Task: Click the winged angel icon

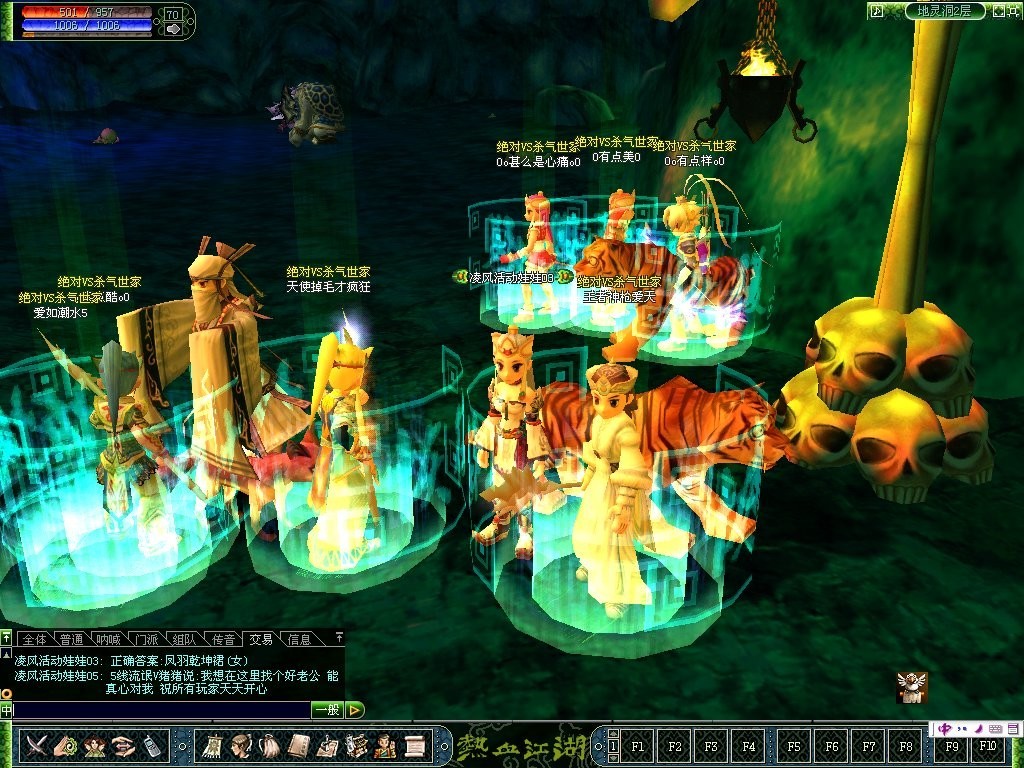Action: coord(911,686)
